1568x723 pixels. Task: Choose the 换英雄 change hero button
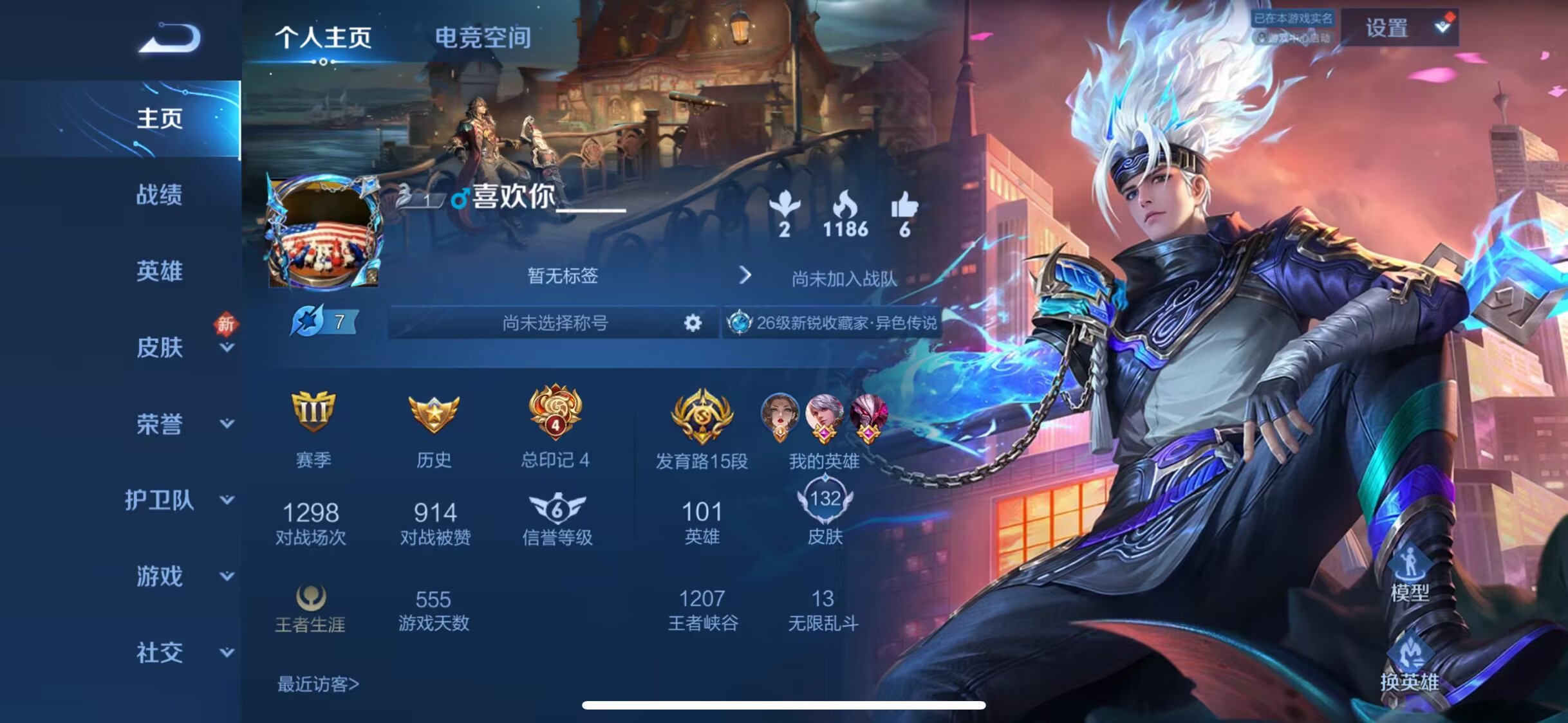(x=1410, y=666)
